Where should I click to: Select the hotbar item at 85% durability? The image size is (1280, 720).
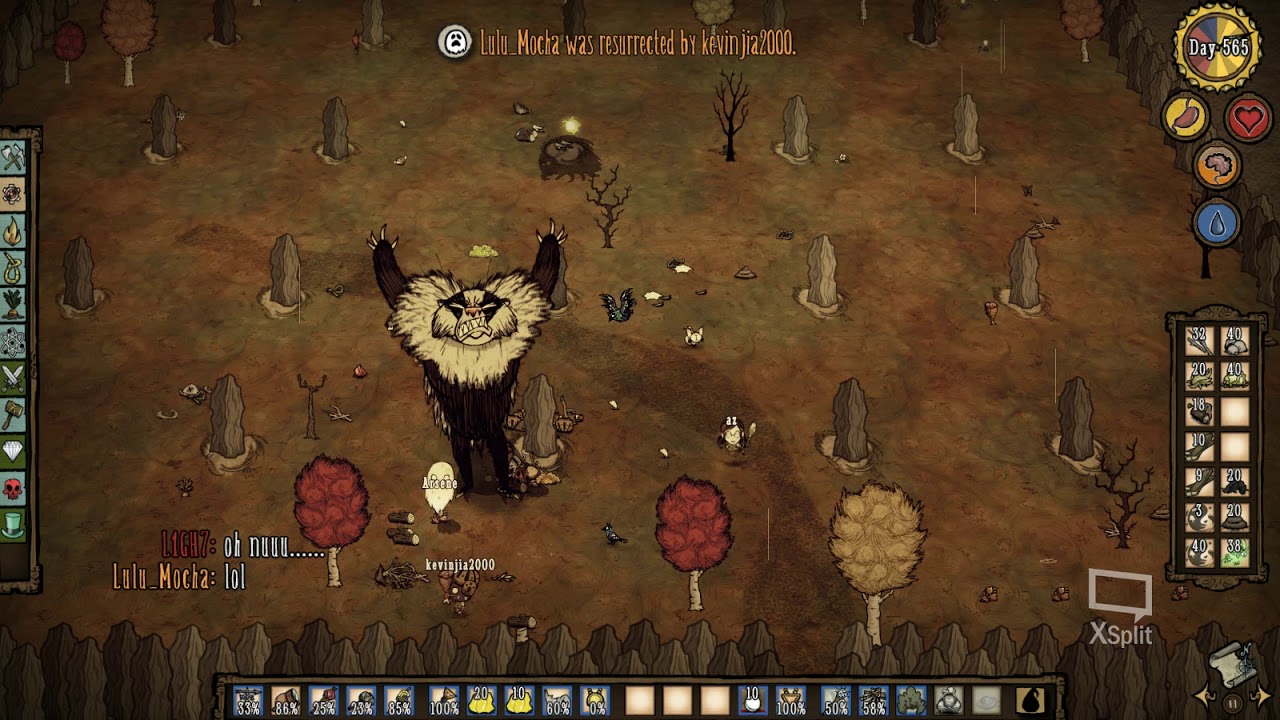click(x=400, y=701)
